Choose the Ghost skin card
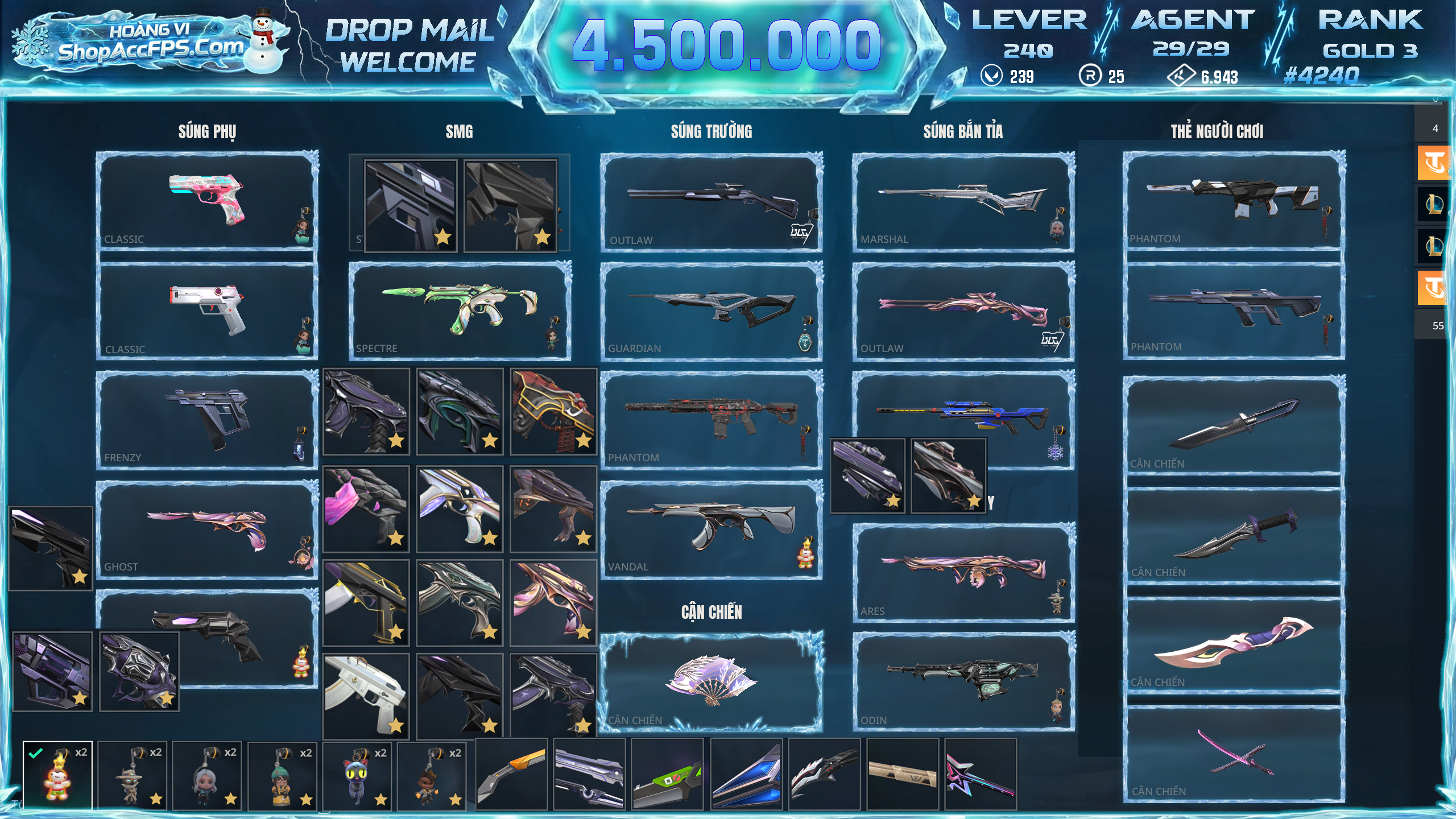 207,529
